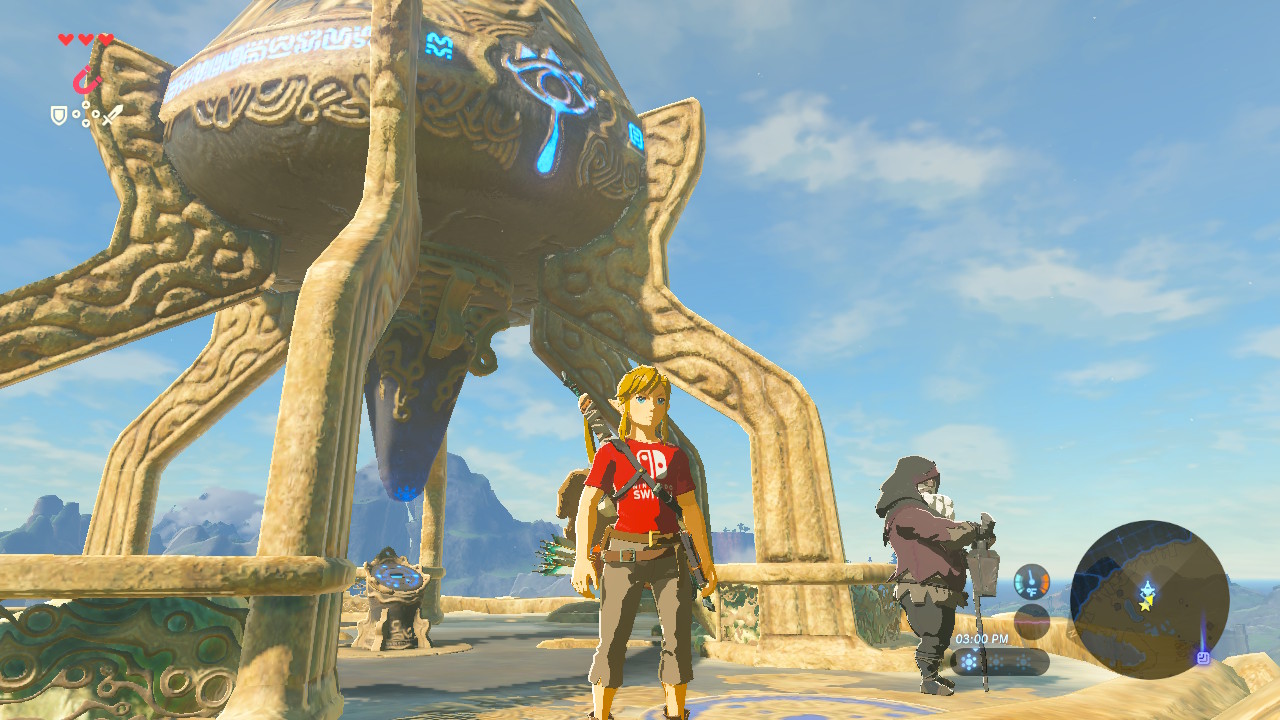This screenshot has height=720, width=1280.
Task: Select the Magnesis rune icon
Action: coord(86,80)
